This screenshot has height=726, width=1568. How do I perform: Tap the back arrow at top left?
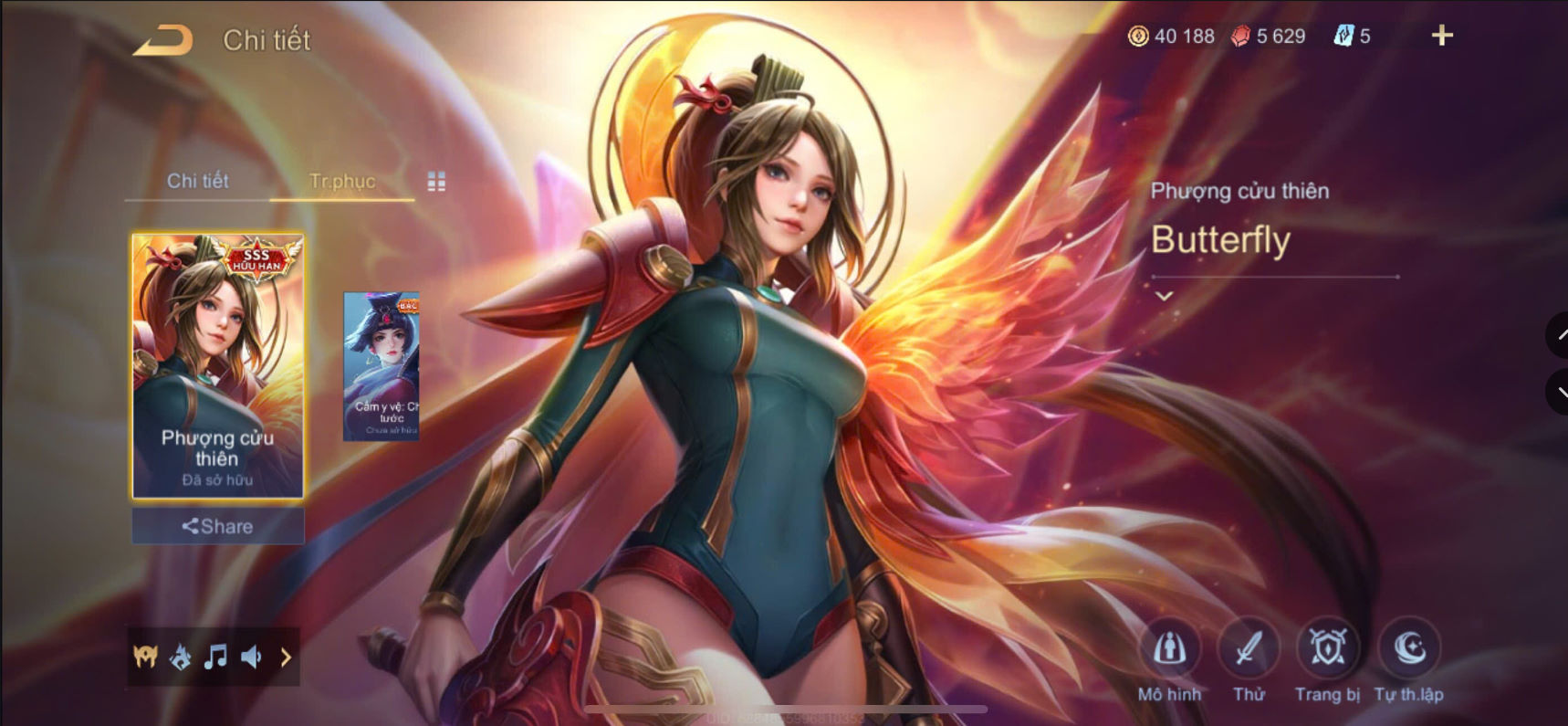[x=164, y=38]
